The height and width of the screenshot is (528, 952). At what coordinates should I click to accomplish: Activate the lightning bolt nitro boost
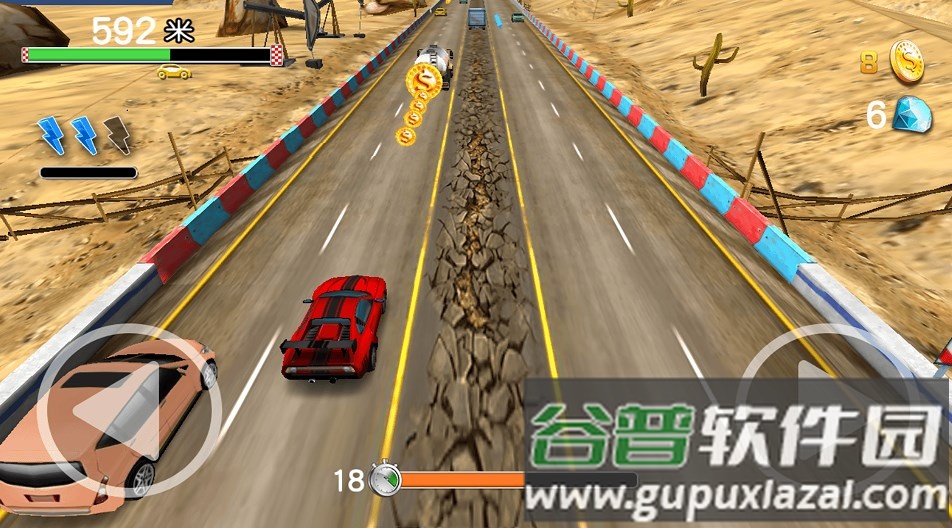tap(85, 135)
